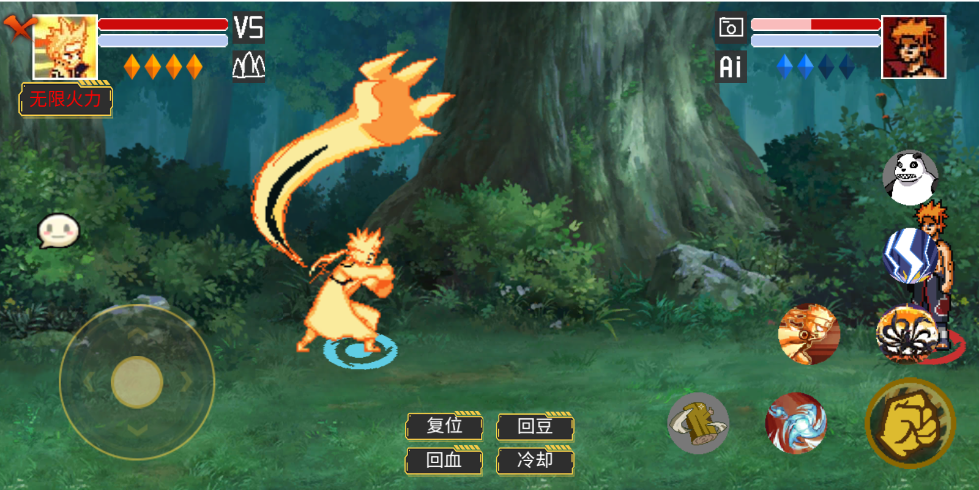Take a screenshot with the camera icon

point(731,27)
